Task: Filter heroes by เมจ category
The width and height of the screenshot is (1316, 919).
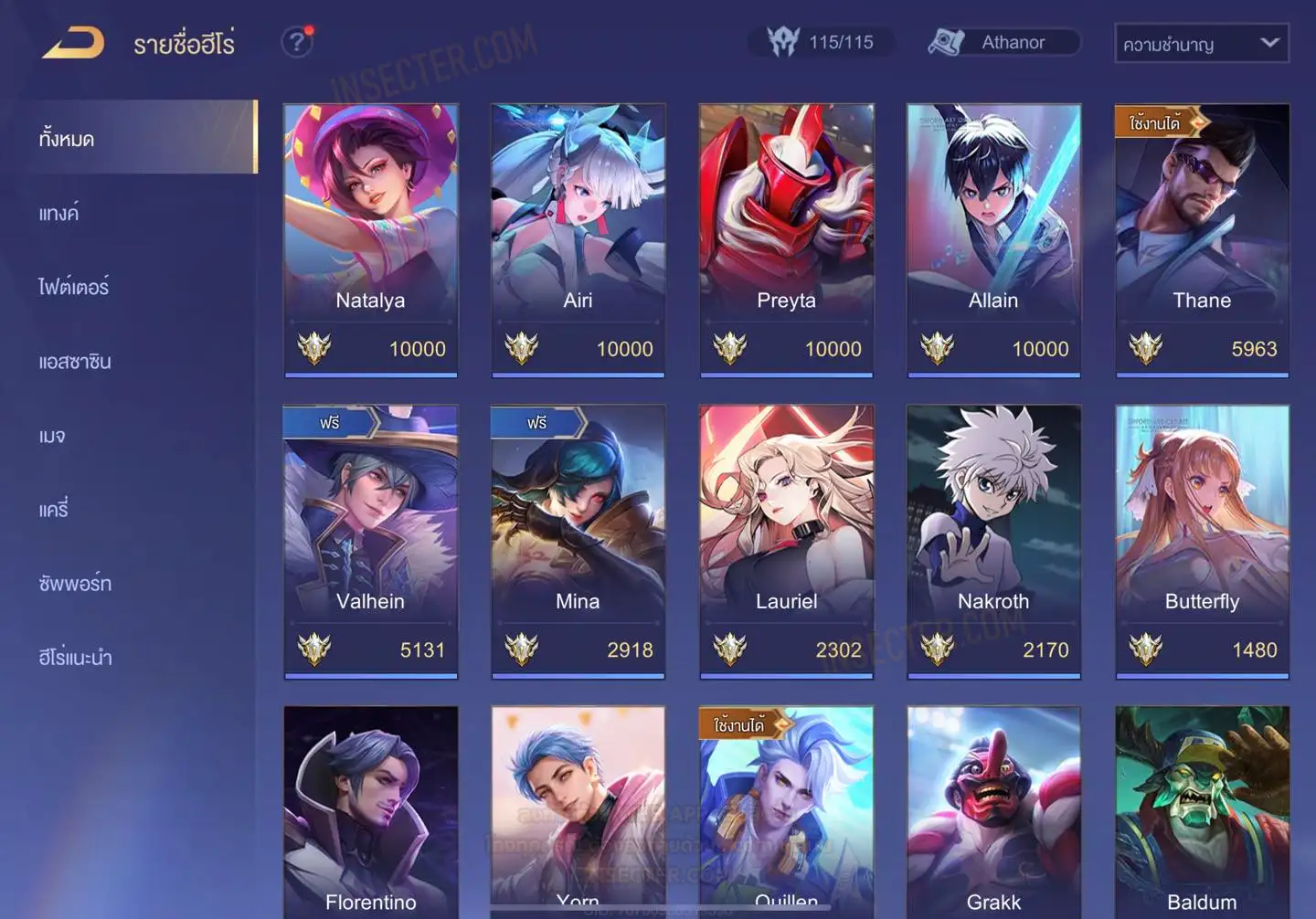Action: tap(52, 436)
